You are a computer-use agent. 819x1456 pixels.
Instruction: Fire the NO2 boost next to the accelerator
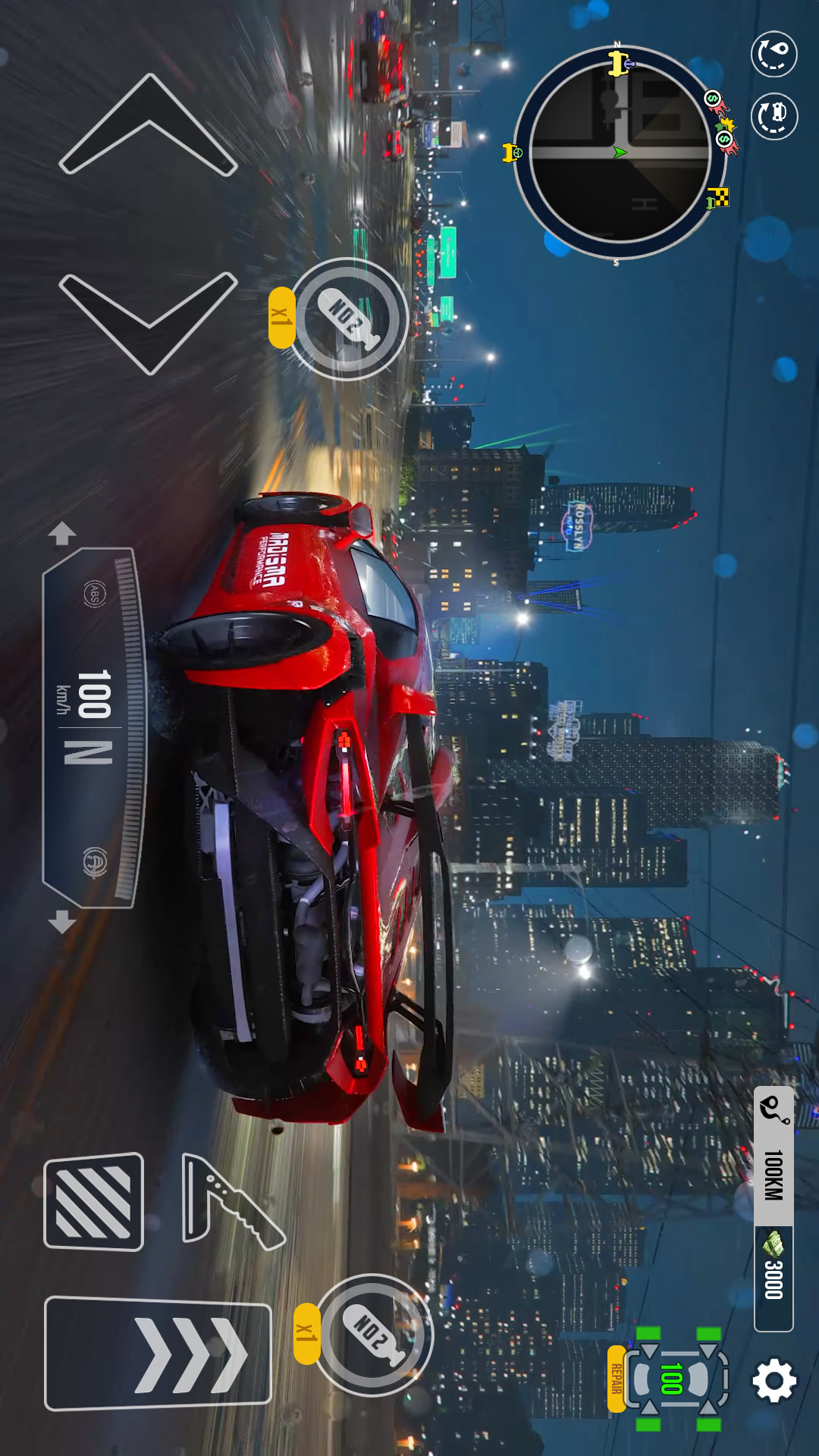pos(372,1335)
